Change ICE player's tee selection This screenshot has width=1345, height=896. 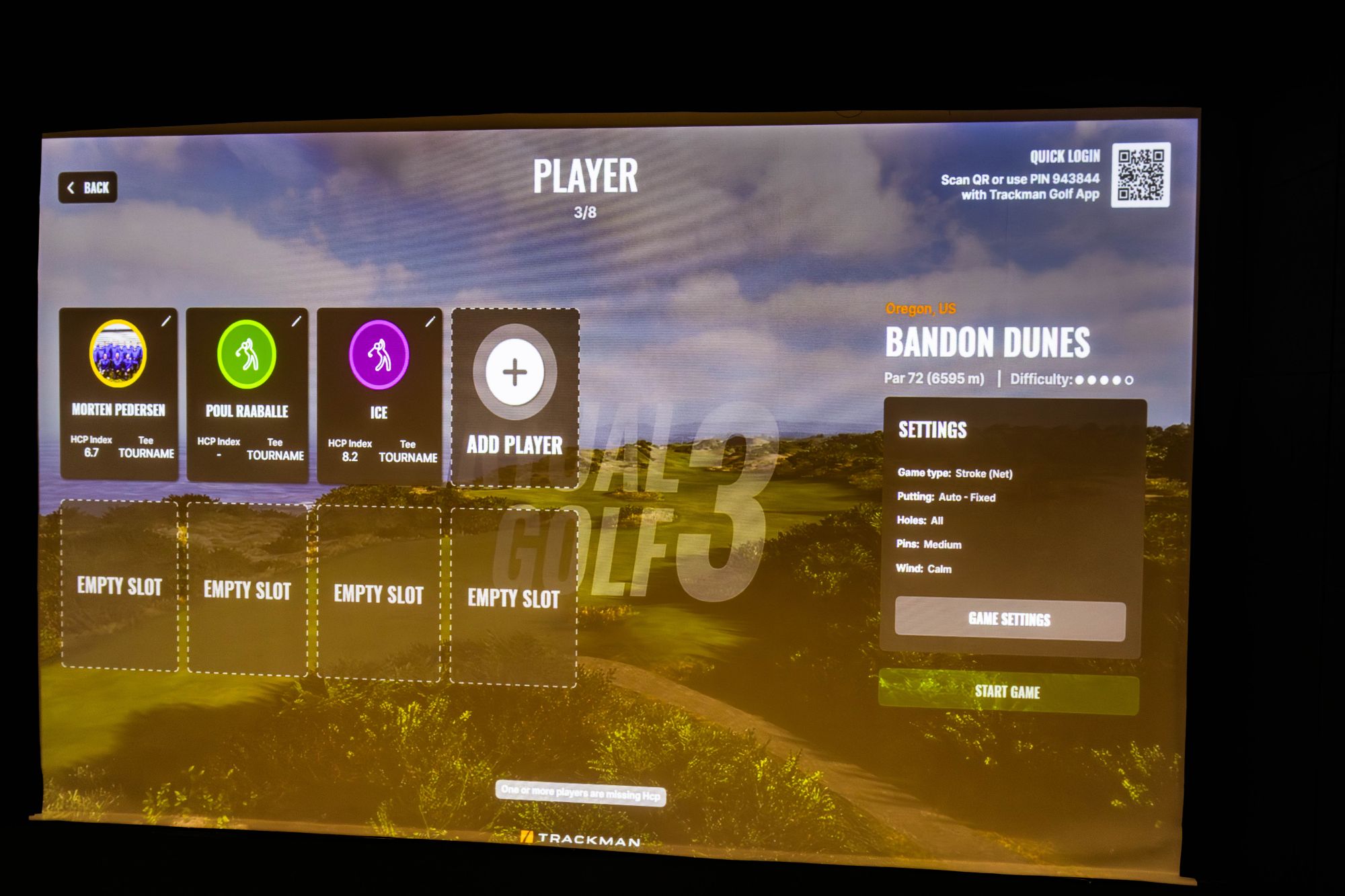click(408, 457)
